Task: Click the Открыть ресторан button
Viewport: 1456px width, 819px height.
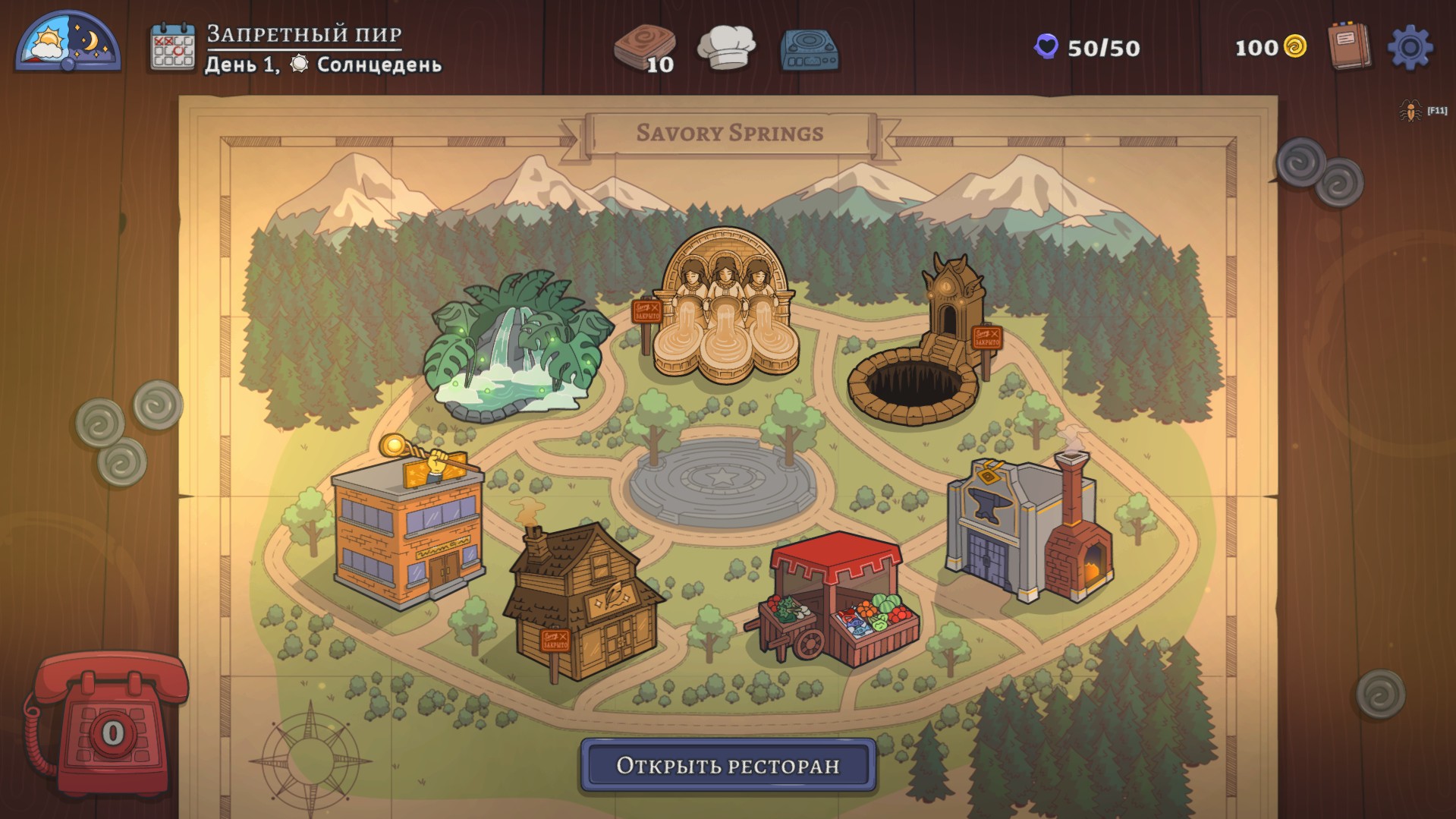Action: pos(728,765)
